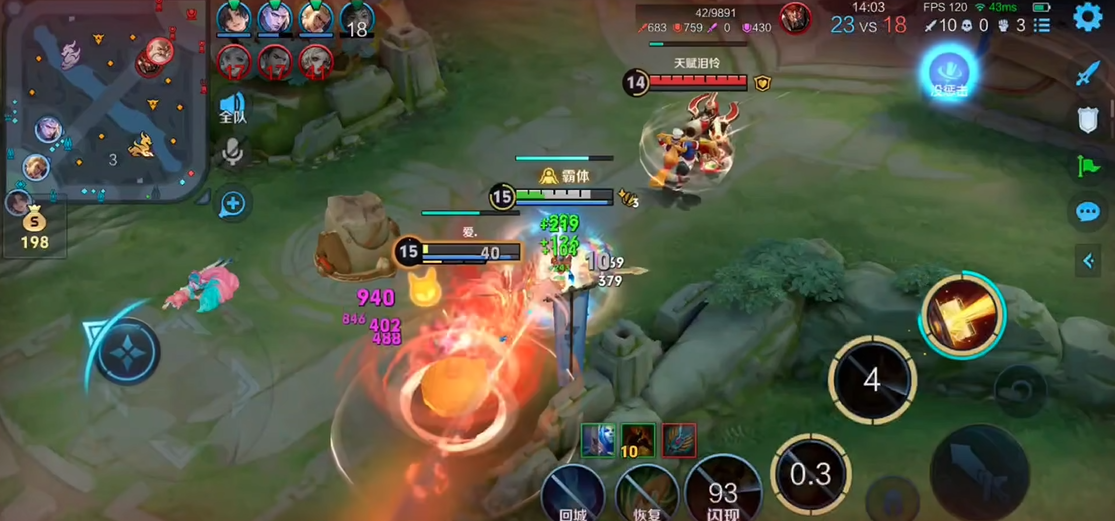Image resolution: width=1115 pixels, height=521 pixels.
Task: Tap the minimap
Action: point(103,100)
